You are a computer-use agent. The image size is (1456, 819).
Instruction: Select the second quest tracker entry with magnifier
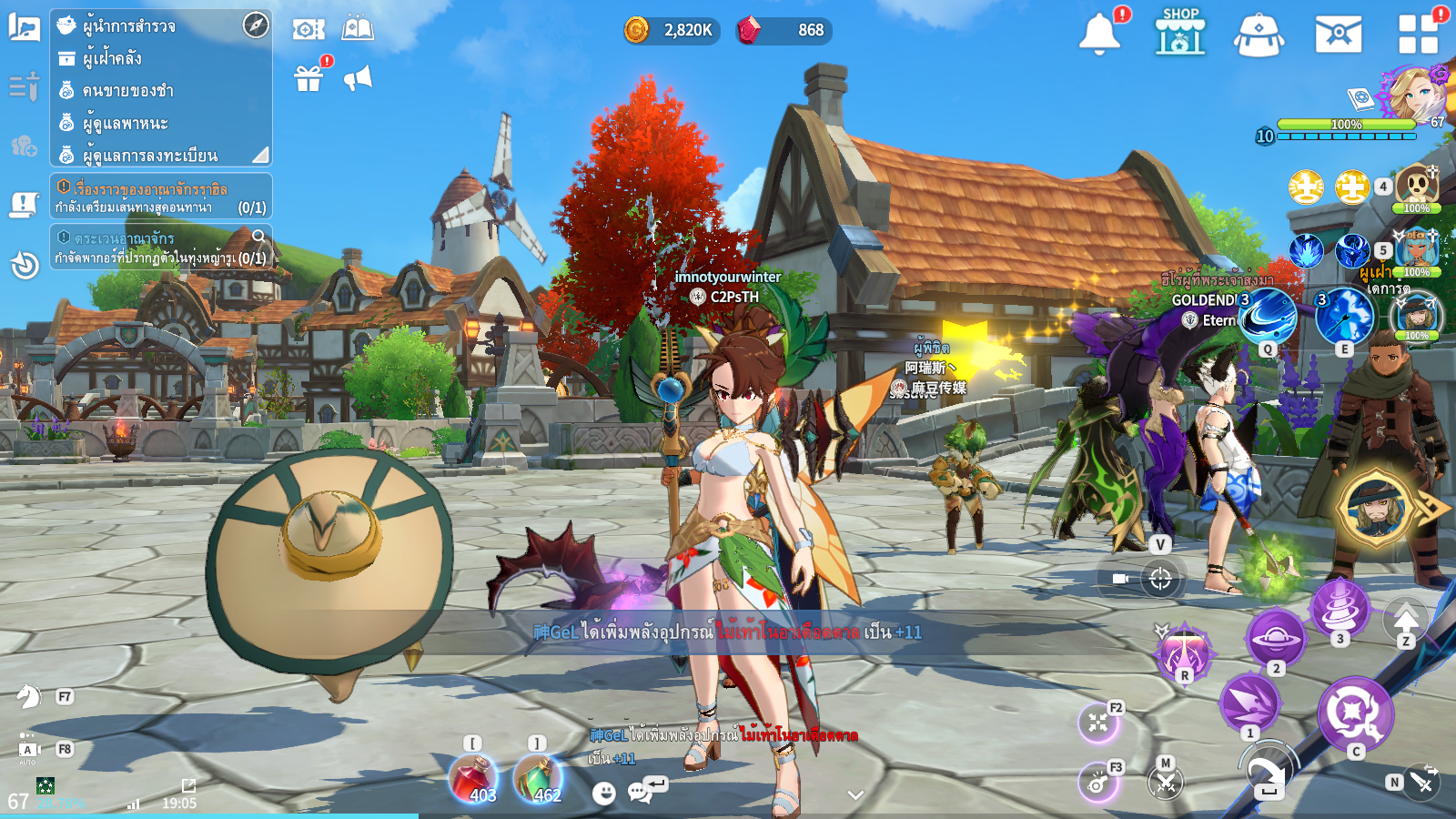click(161, 248)
